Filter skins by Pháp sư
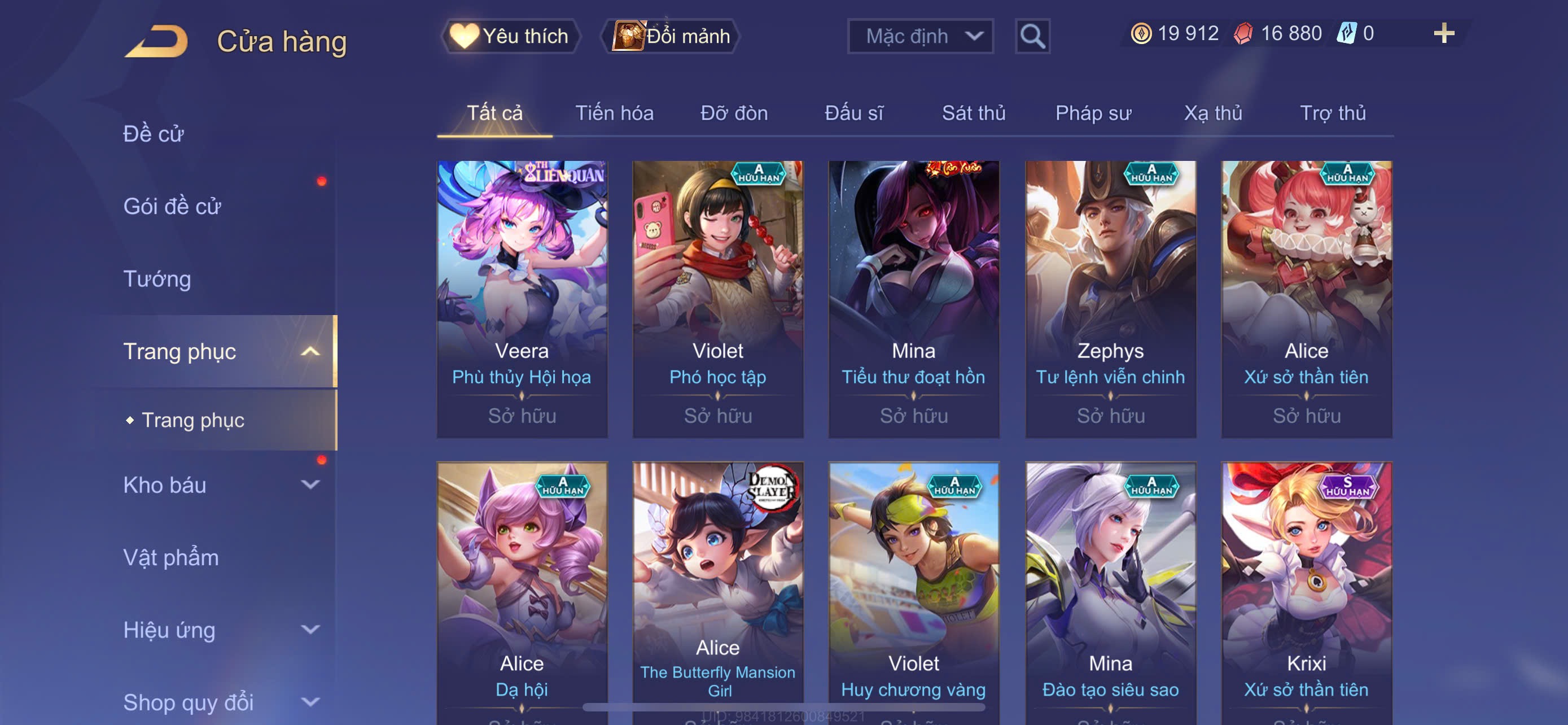The width and height of the screenshot is (1568, 725). (1093, 113)
